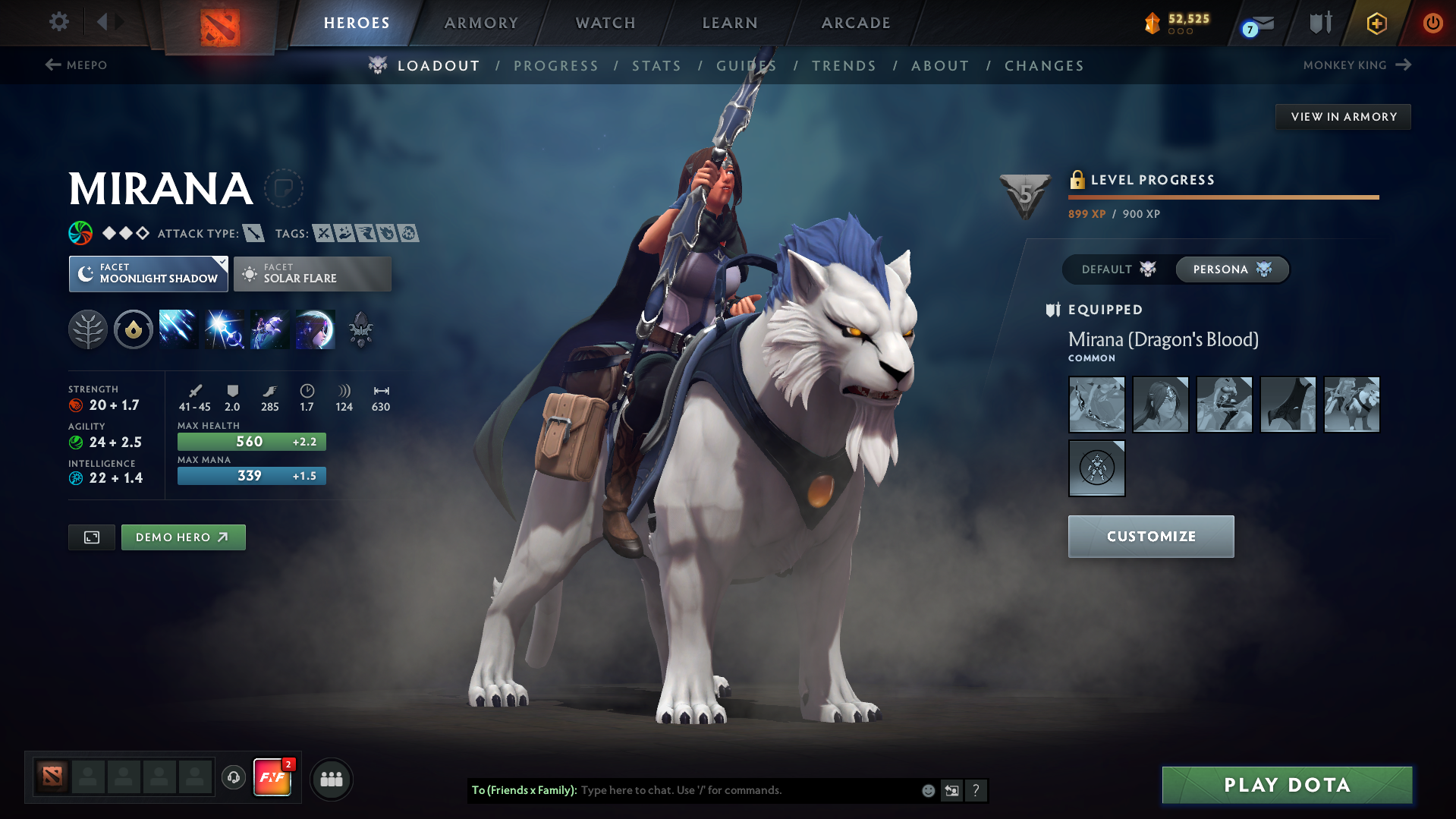The width and height of the screenshot is (1456, 819).
Task: Click the Customize loadout button
Action: [x=1150, y=537]
